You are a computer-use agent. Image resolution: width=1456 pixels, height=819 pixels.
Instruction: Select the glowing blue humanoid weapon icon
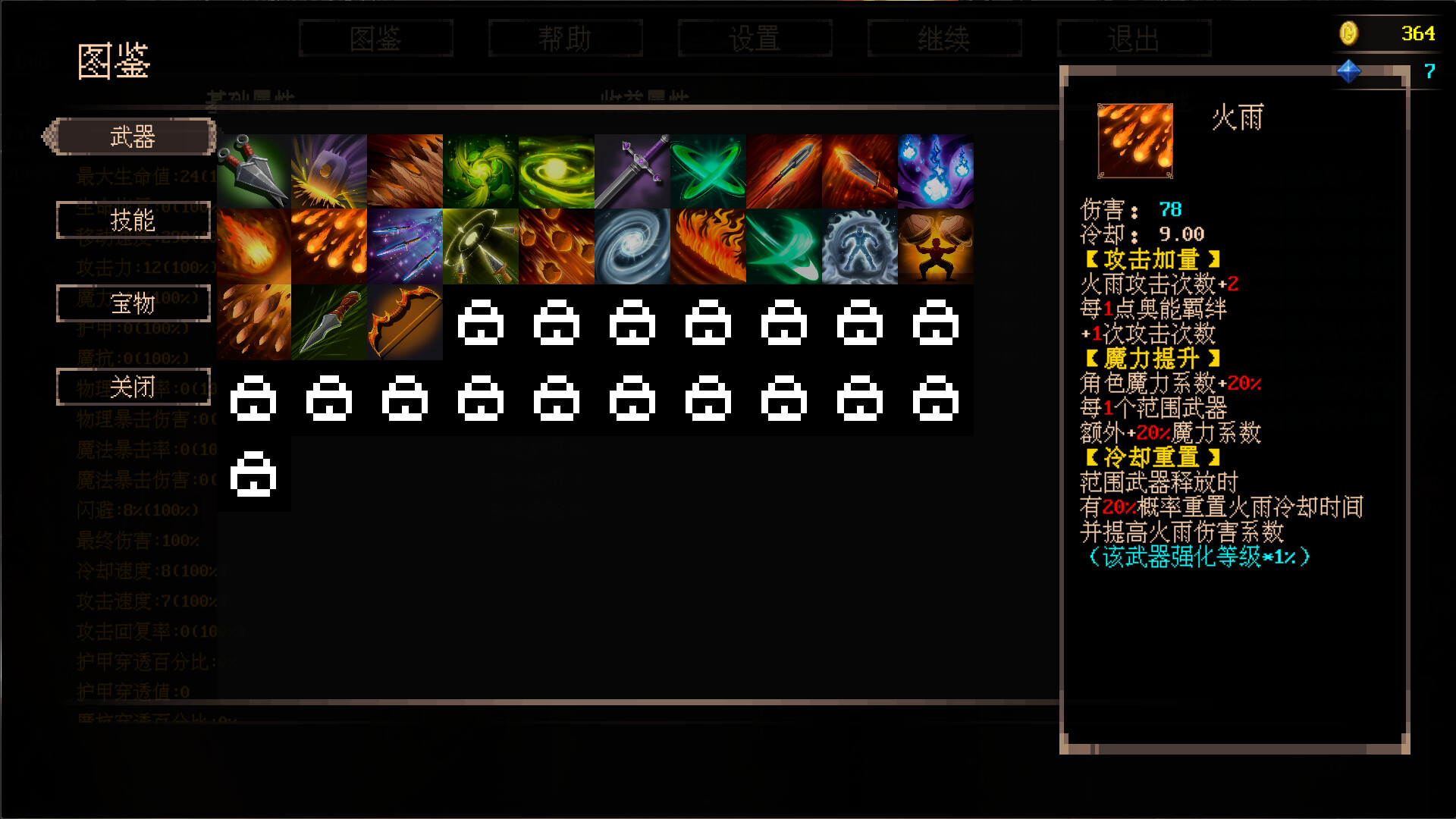pos(860,245)
